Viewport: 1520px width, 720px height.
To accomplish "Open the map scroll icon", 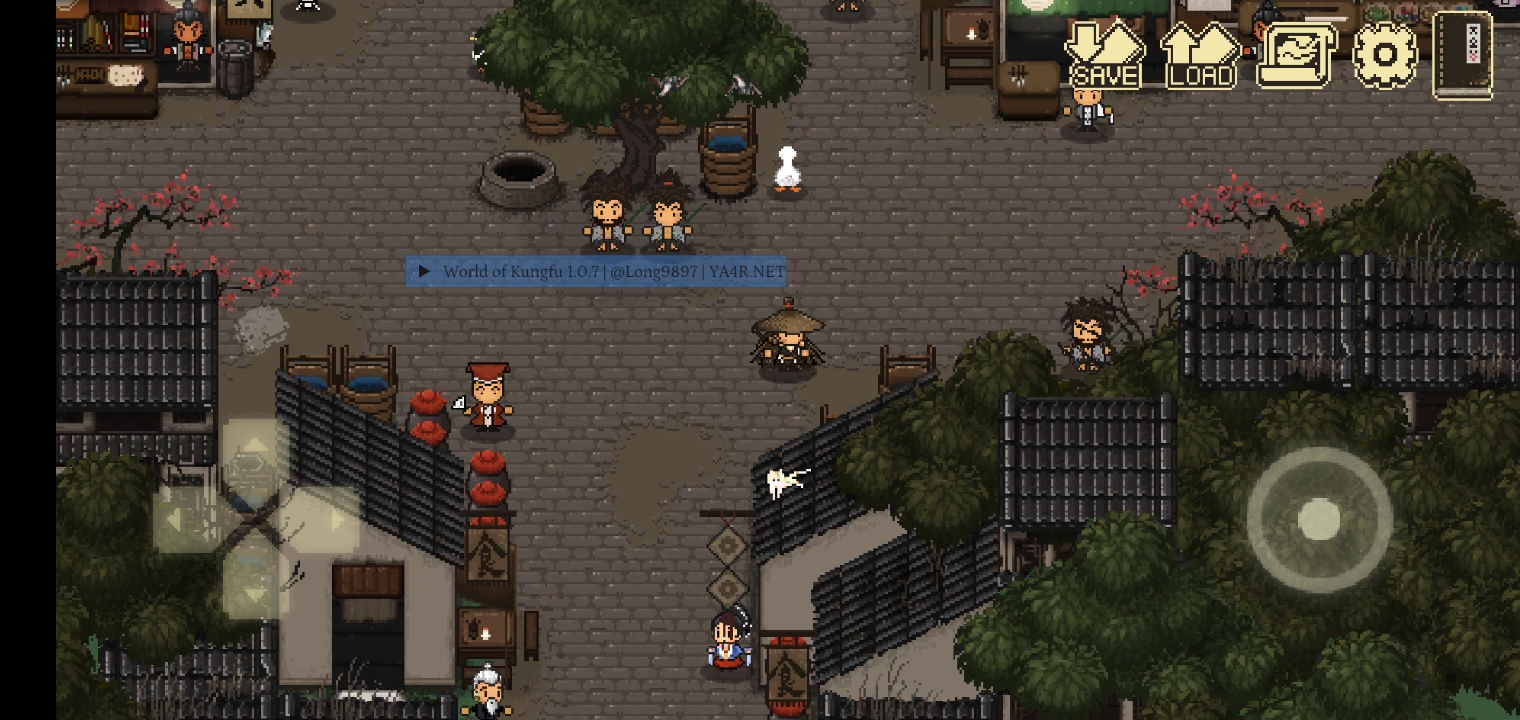I will [1296, 56].
